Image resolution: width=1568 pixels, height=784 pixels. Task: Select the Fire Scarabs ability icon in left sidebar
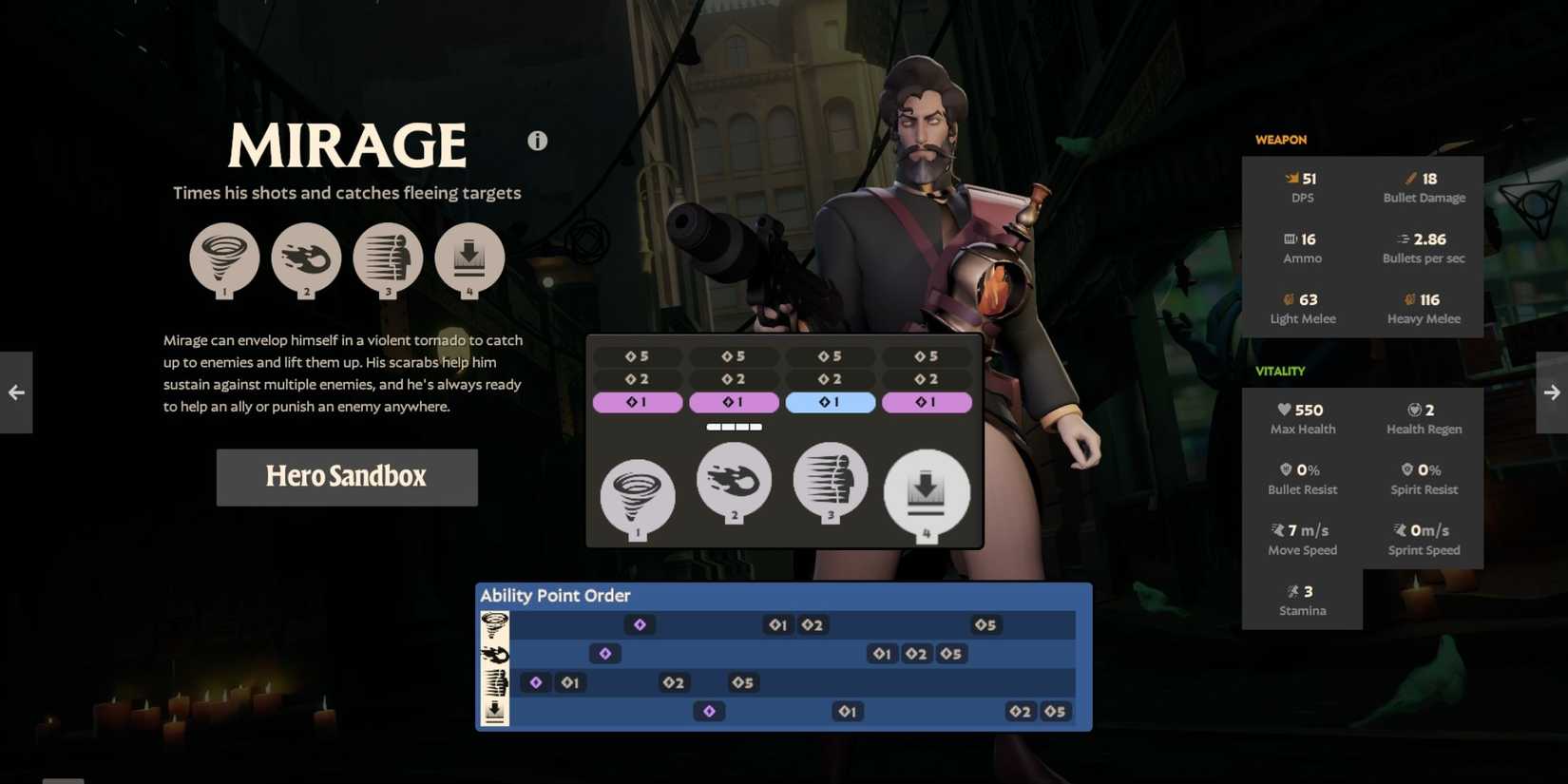tap(306, 258)
